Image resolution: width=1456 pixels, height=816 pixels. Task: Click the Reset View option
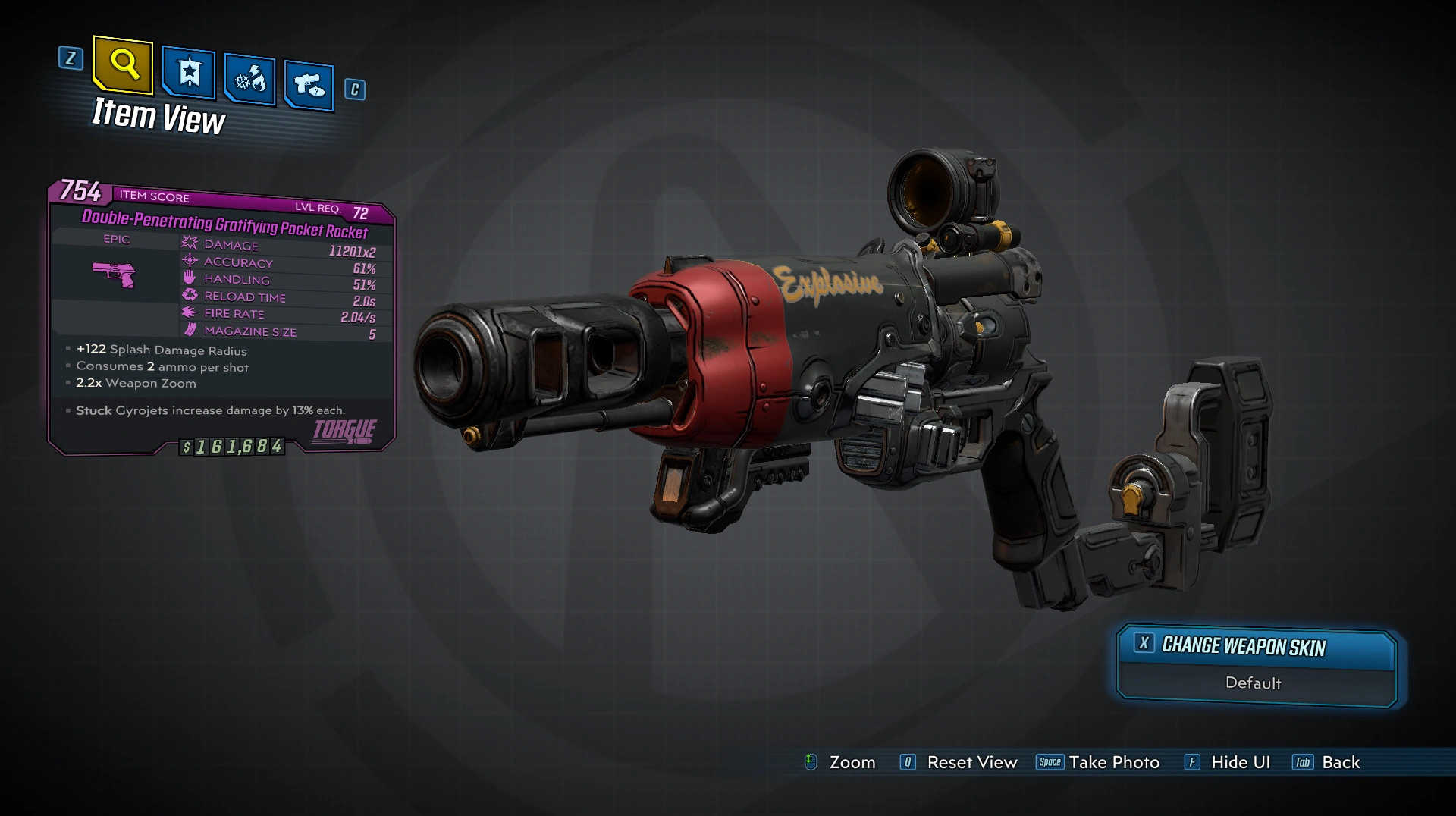pos(971,762)
